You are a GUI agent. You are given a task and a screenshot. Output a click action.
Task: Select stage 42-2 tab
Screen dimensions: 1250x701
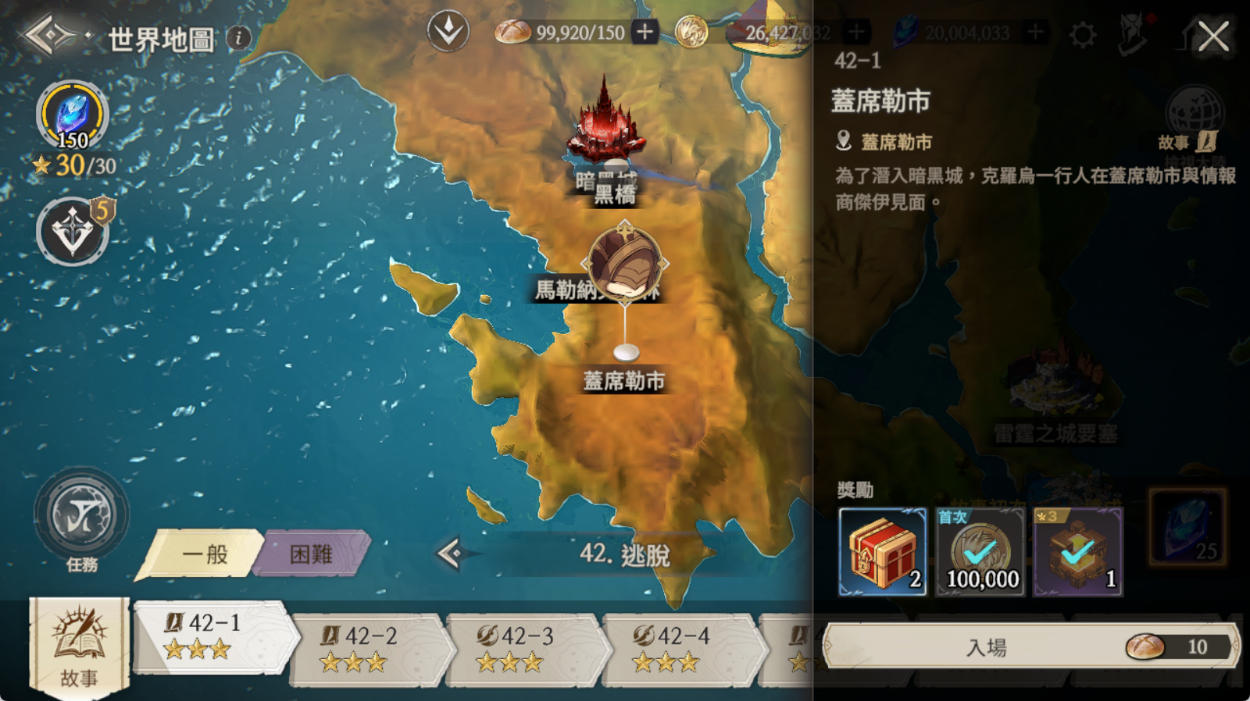368,648
